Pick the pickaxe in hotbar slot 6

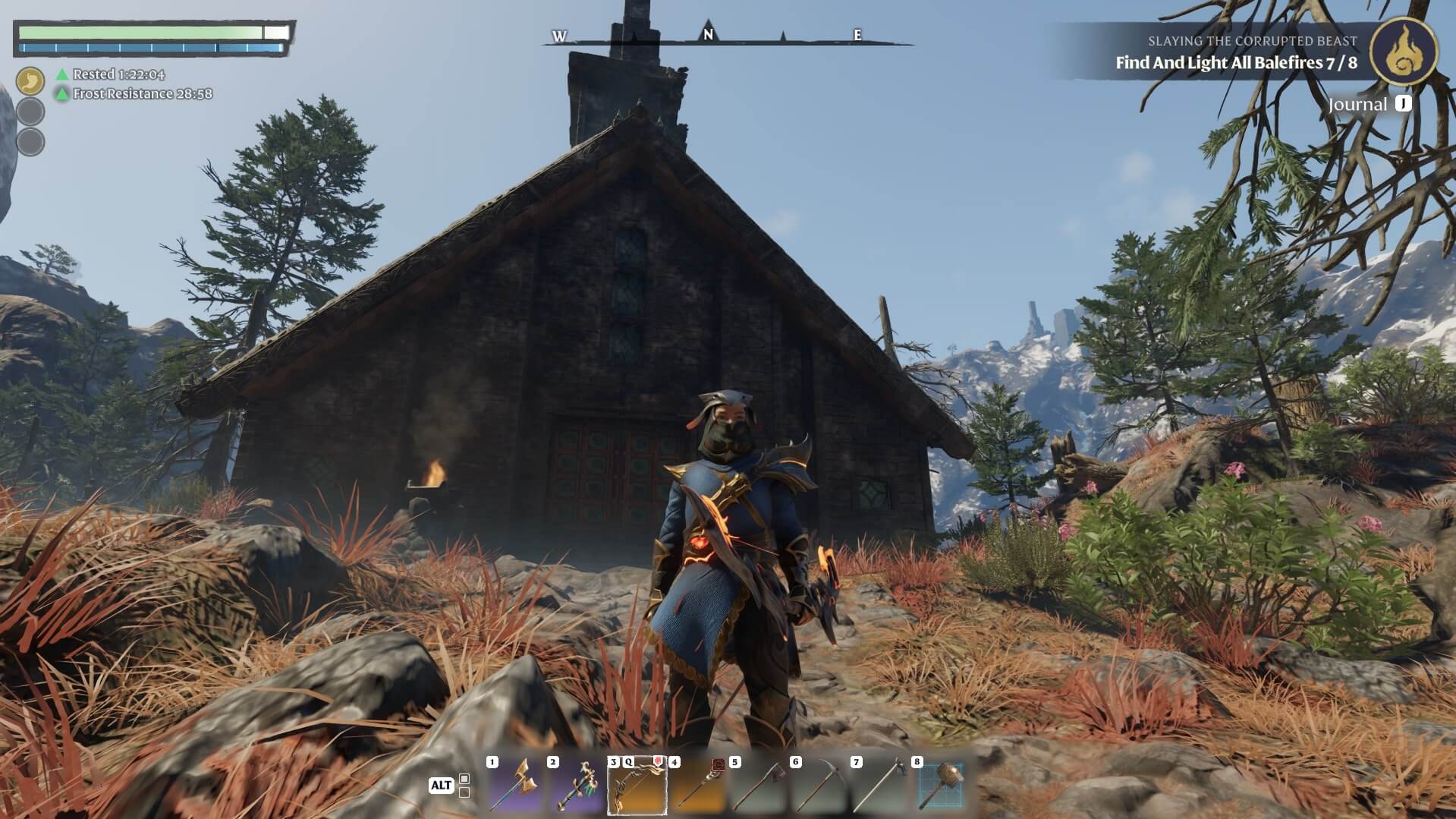point(819,786)
